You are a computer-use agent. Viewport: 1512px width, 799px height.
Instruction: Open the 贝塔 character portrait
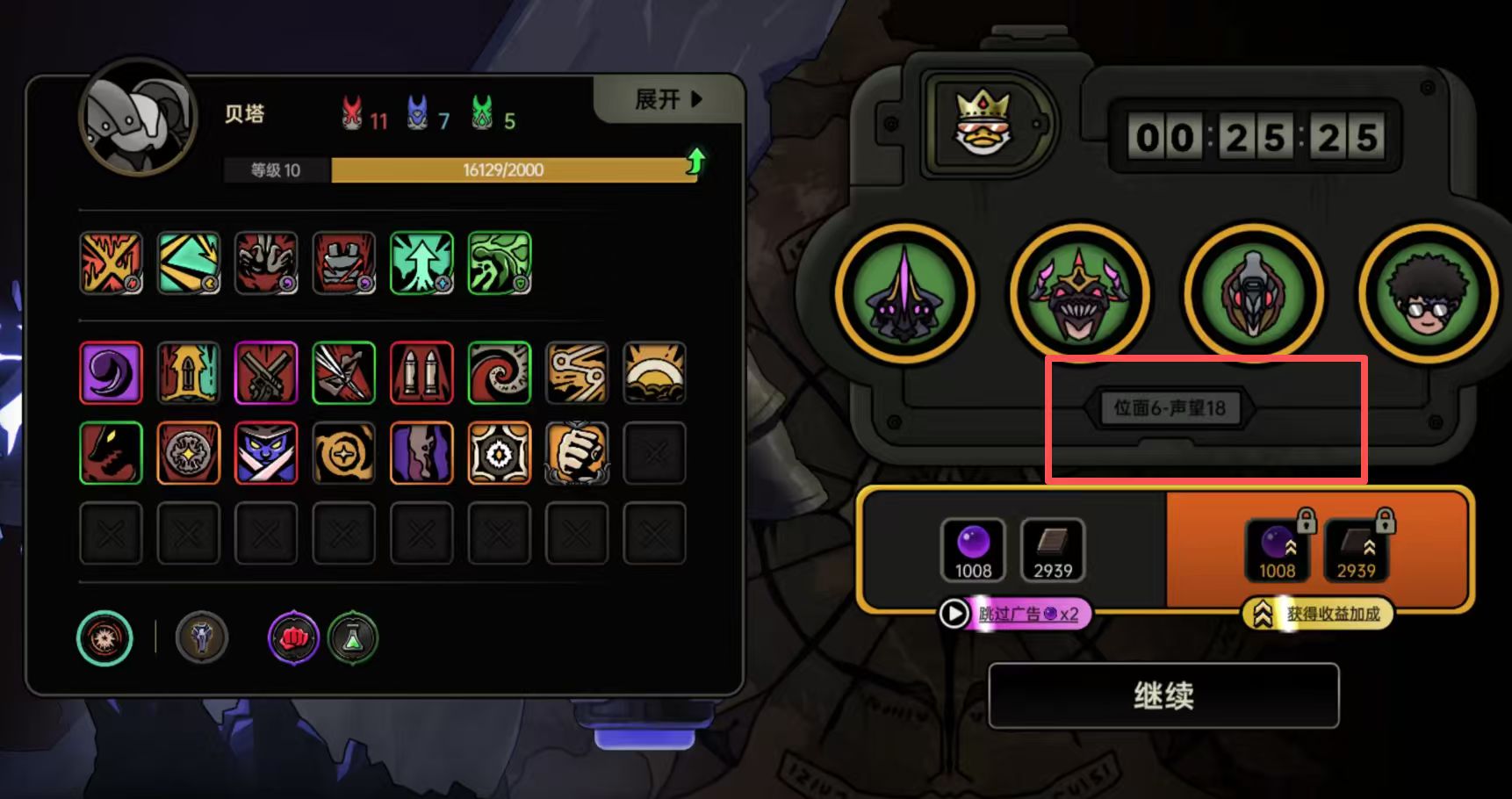(x=138, y=117)
